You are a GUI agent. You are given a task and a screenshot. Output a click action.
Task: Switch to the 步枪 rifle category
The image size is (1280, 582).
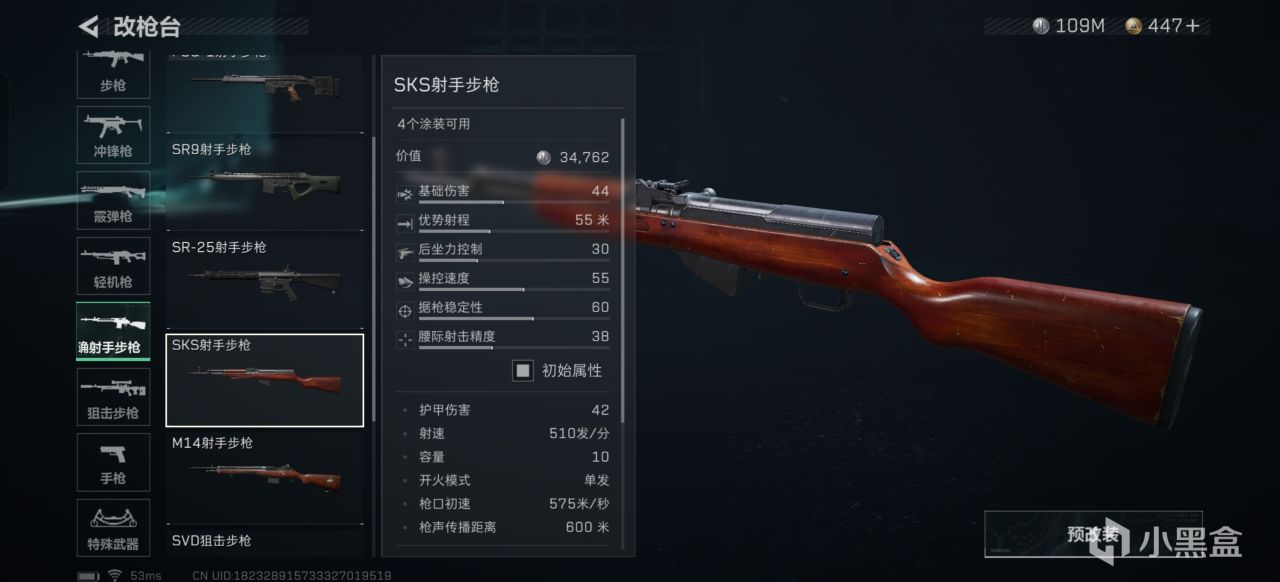click(x=113, y=72)
